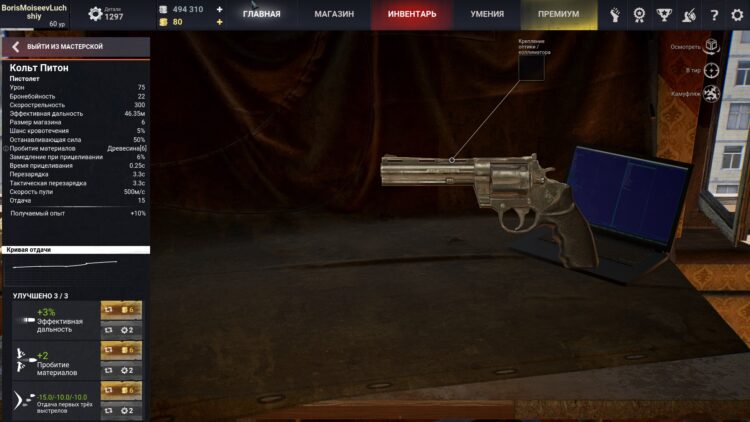Open the medal ribbon achievements icon
The height and width of the screenshot is (422, 750).
coord(640,15)
